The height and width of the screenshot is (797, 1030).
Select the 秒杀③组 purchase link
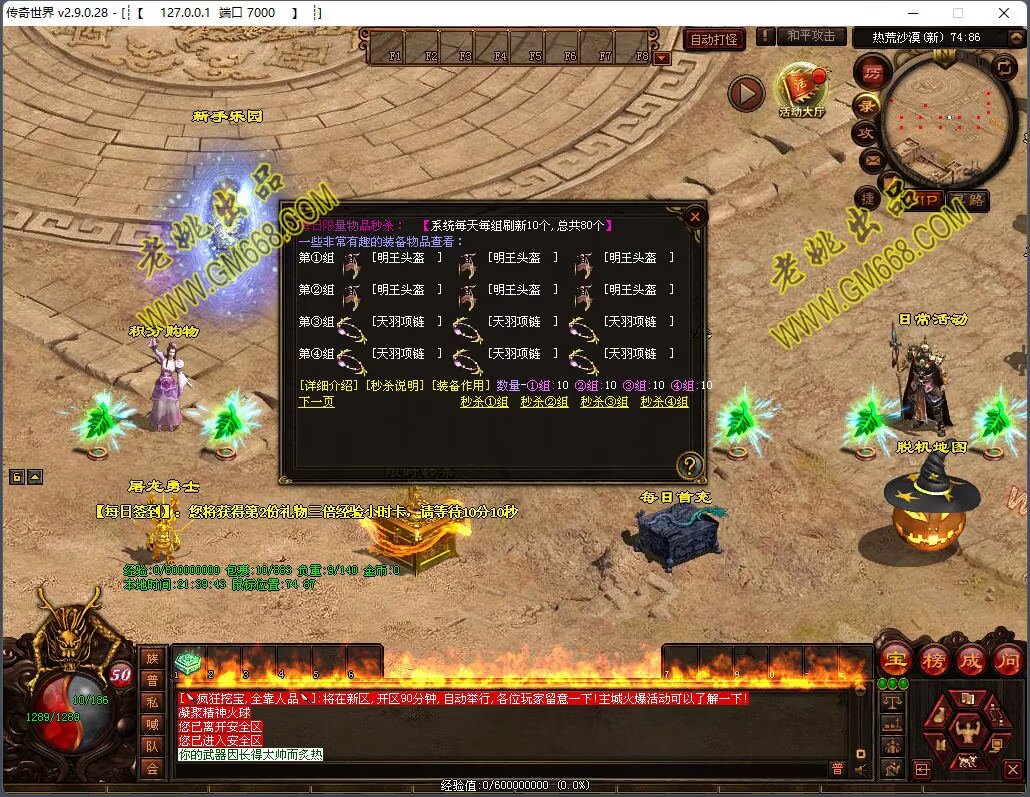tap(604, 402)
